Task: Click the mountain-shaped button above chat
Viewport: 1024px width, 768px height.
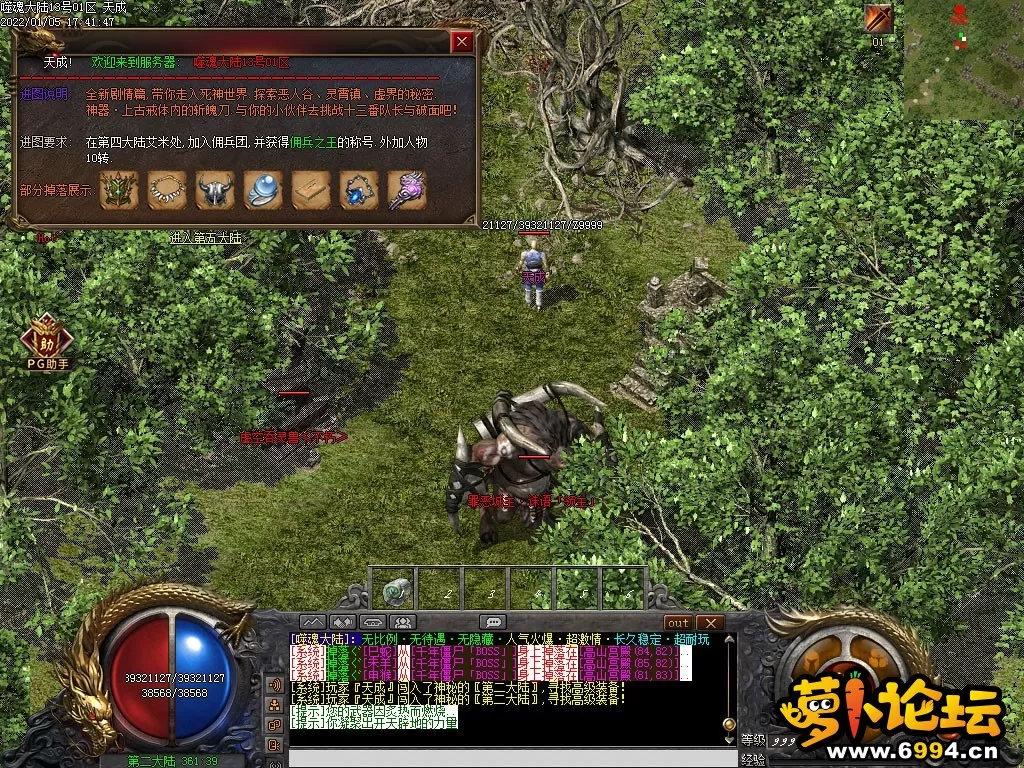Action: click(x=313, y=623)
